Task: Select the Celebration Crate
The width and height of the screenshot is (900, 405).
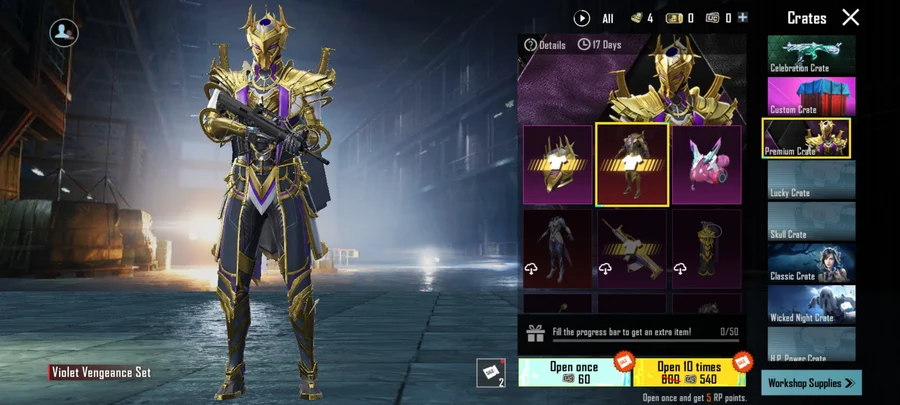Action: [811, 55]
